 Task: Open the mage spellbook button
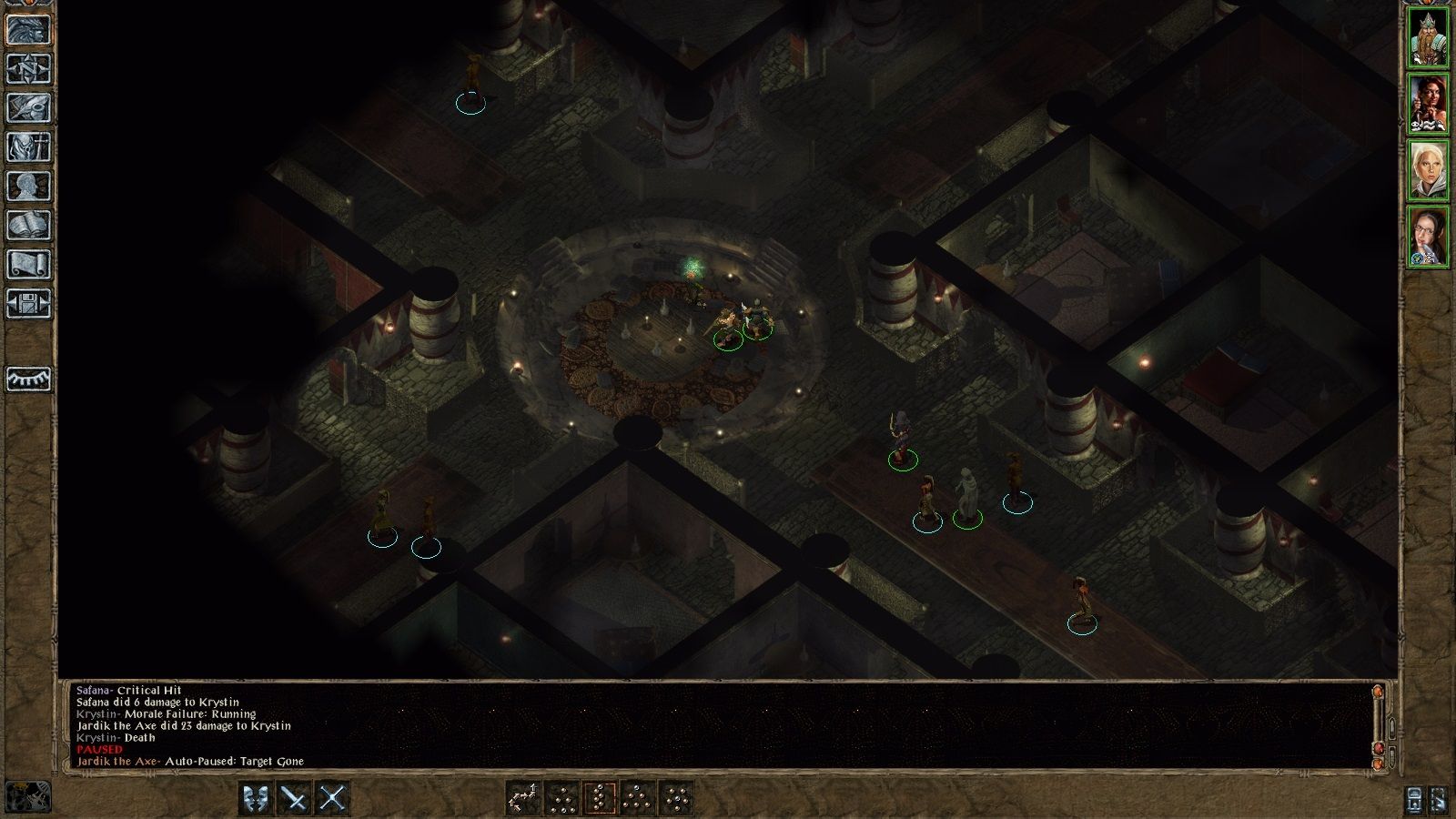click(x=29, y=226)
